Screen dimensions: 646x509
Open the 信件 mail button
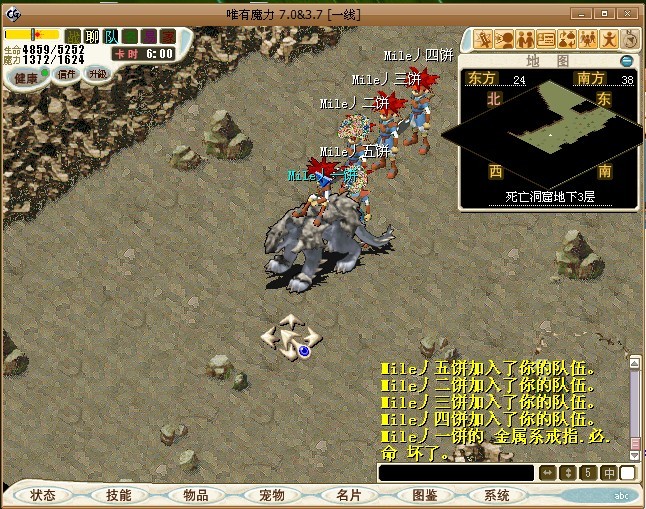click(65, 74)
